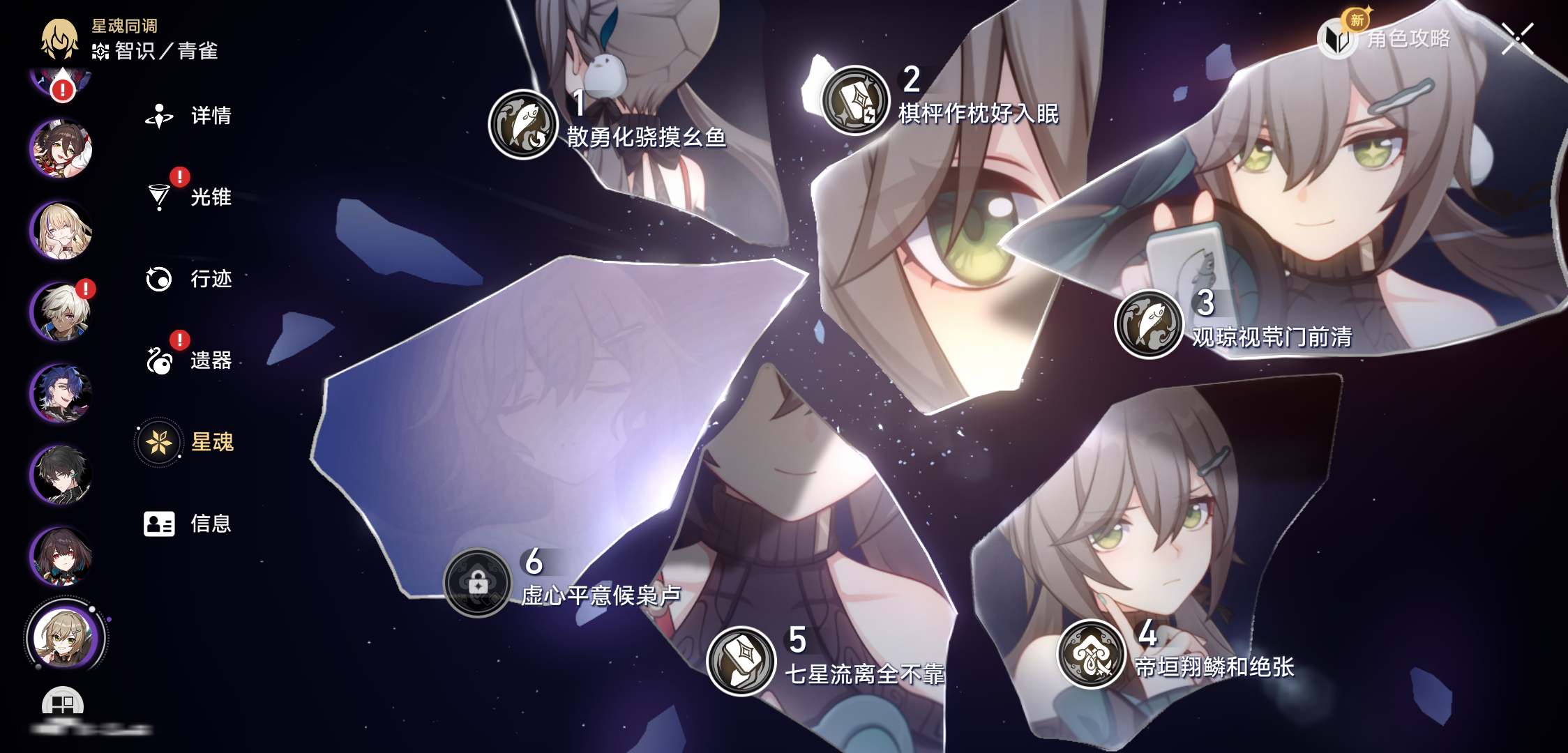The image size is (1568, 753).
Task: View eidolon 3 观琼视茕门前清
Action: (x=1149, y=324)
